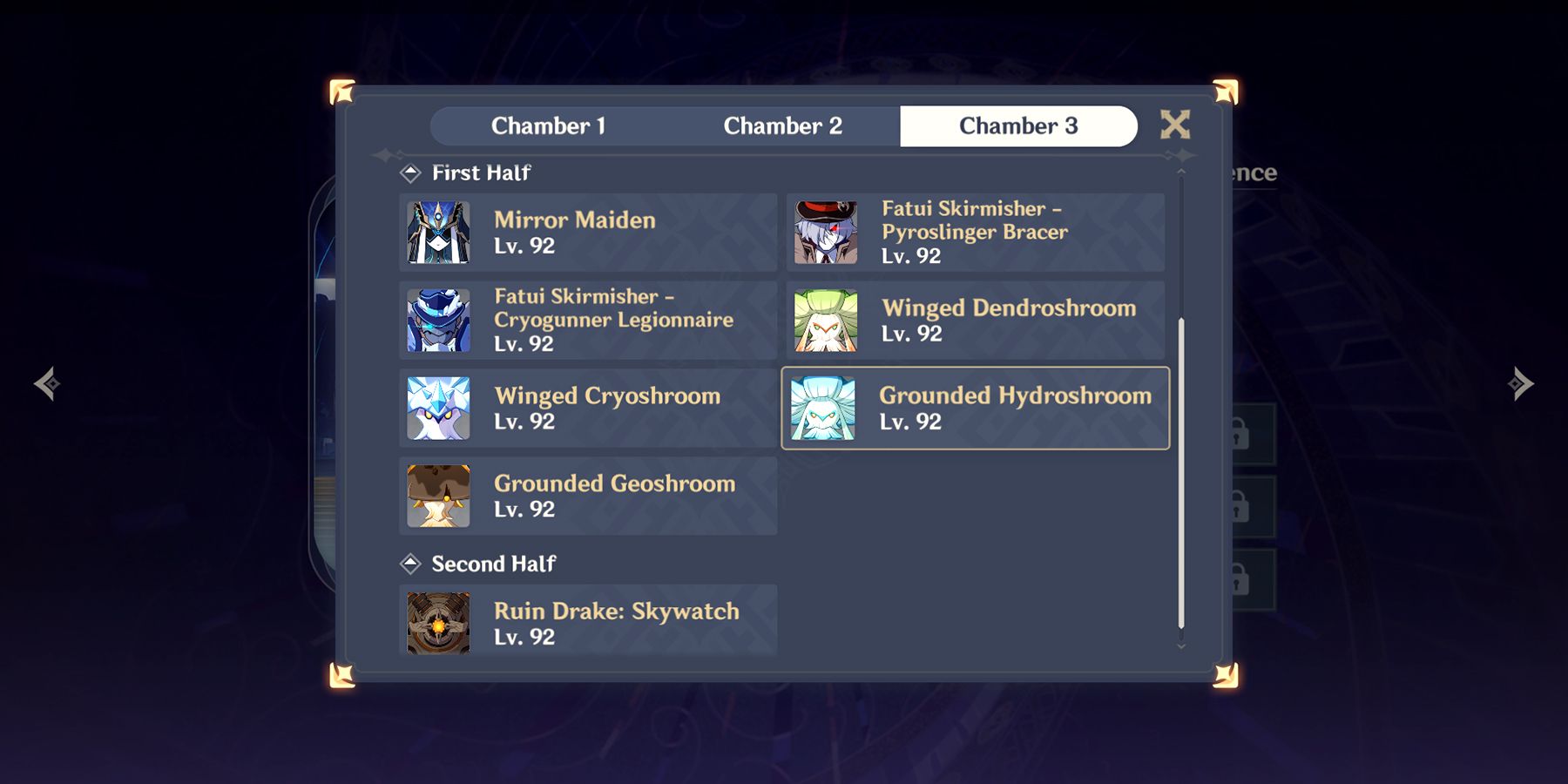Click the right navigation arrow
Screen dimensions: 1568x784
coord(1517,383)
